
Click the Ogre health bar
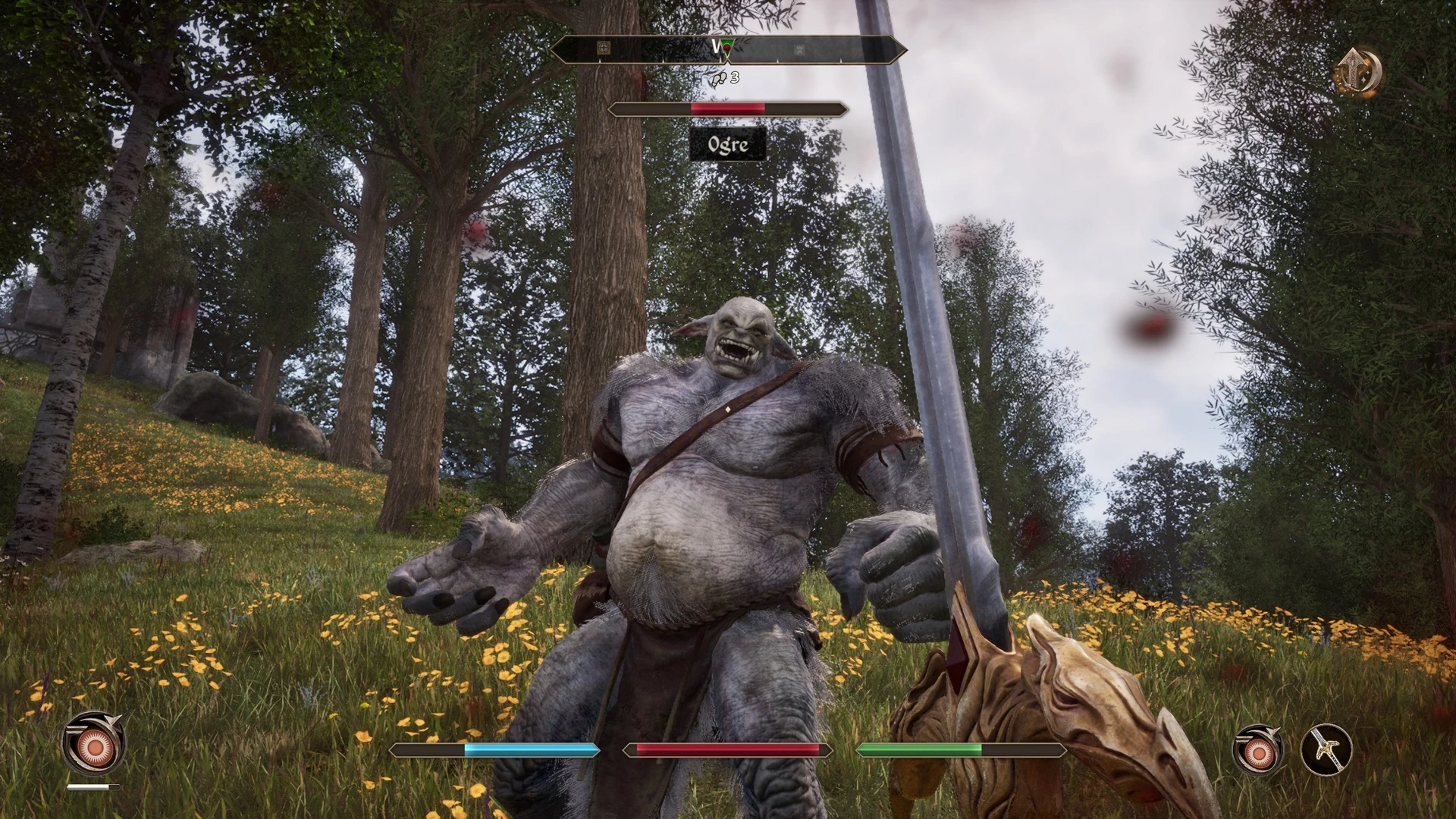coord(728,108)
